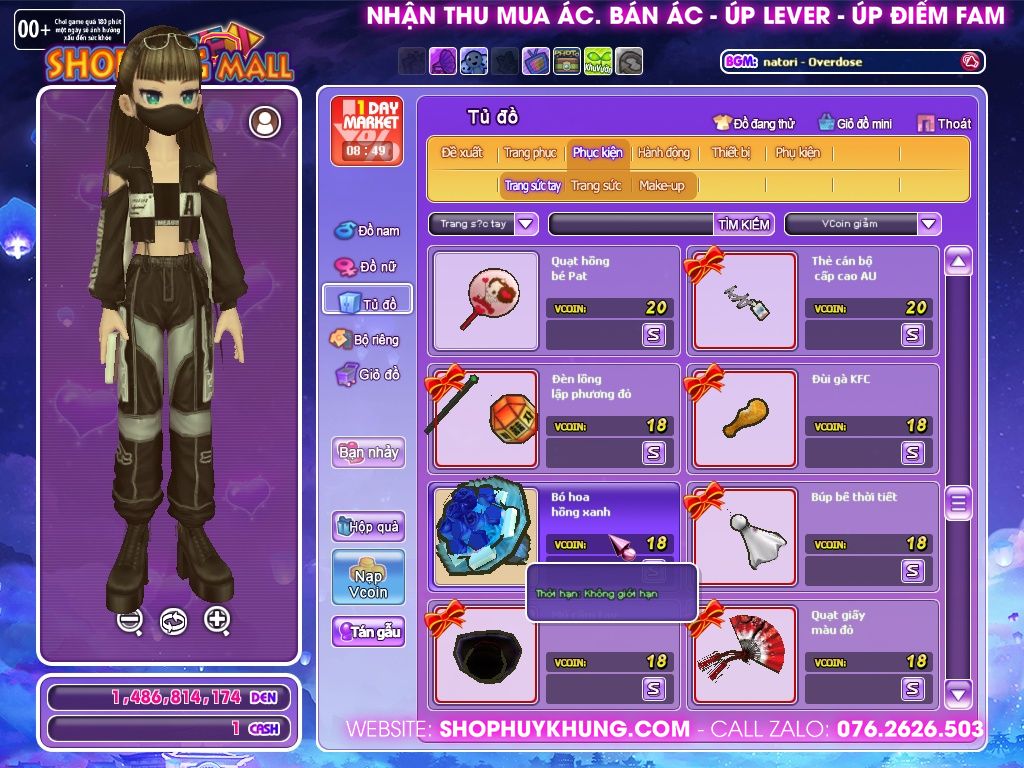Select the Đồ nữ category
This screenshot has height=768, width=1024.
[367, 267]
